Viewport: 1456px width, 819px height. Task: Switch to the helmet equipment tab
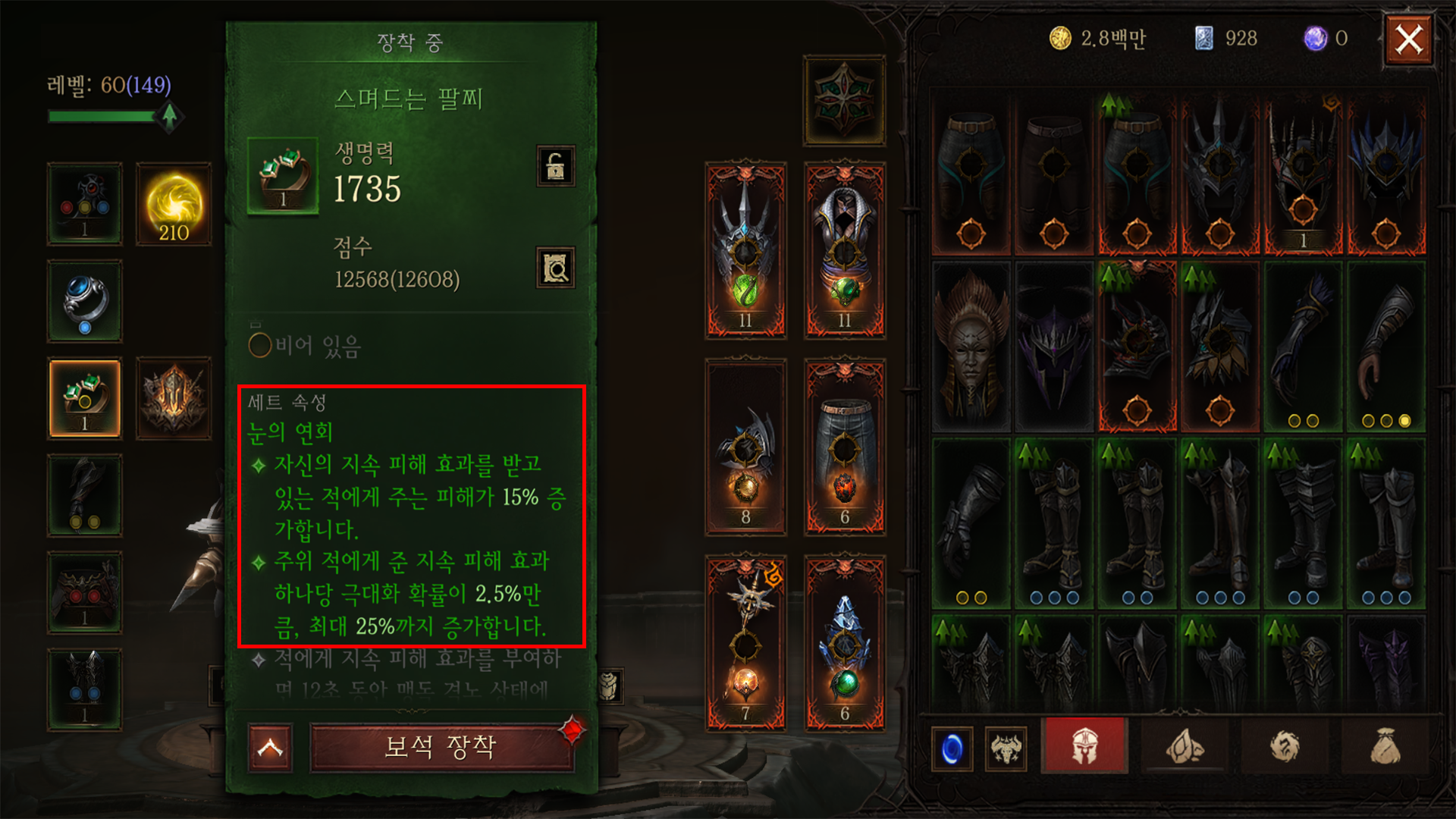[1084, 746]
